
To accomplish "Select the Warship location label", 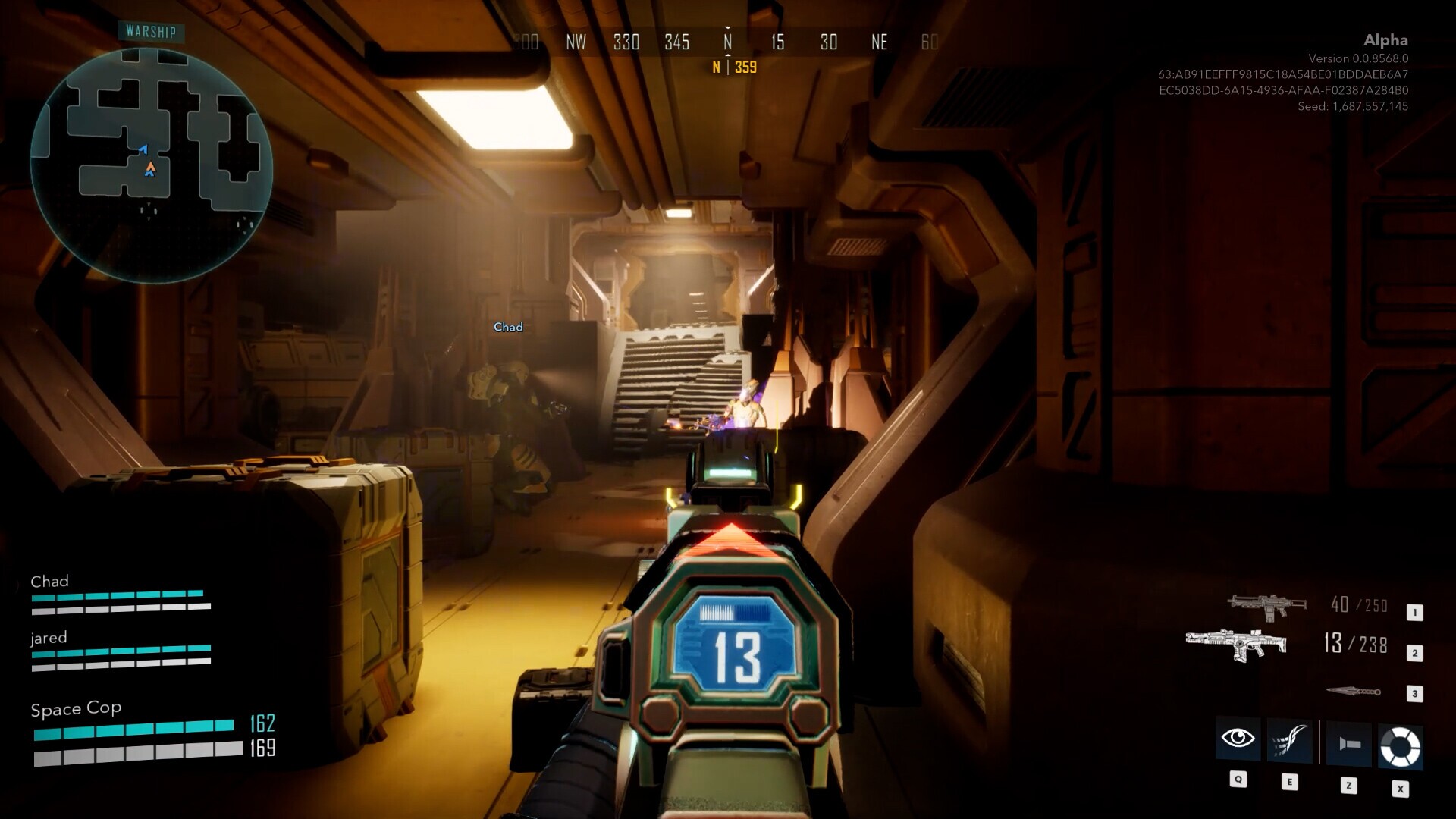I will click(x=152, y=33).
